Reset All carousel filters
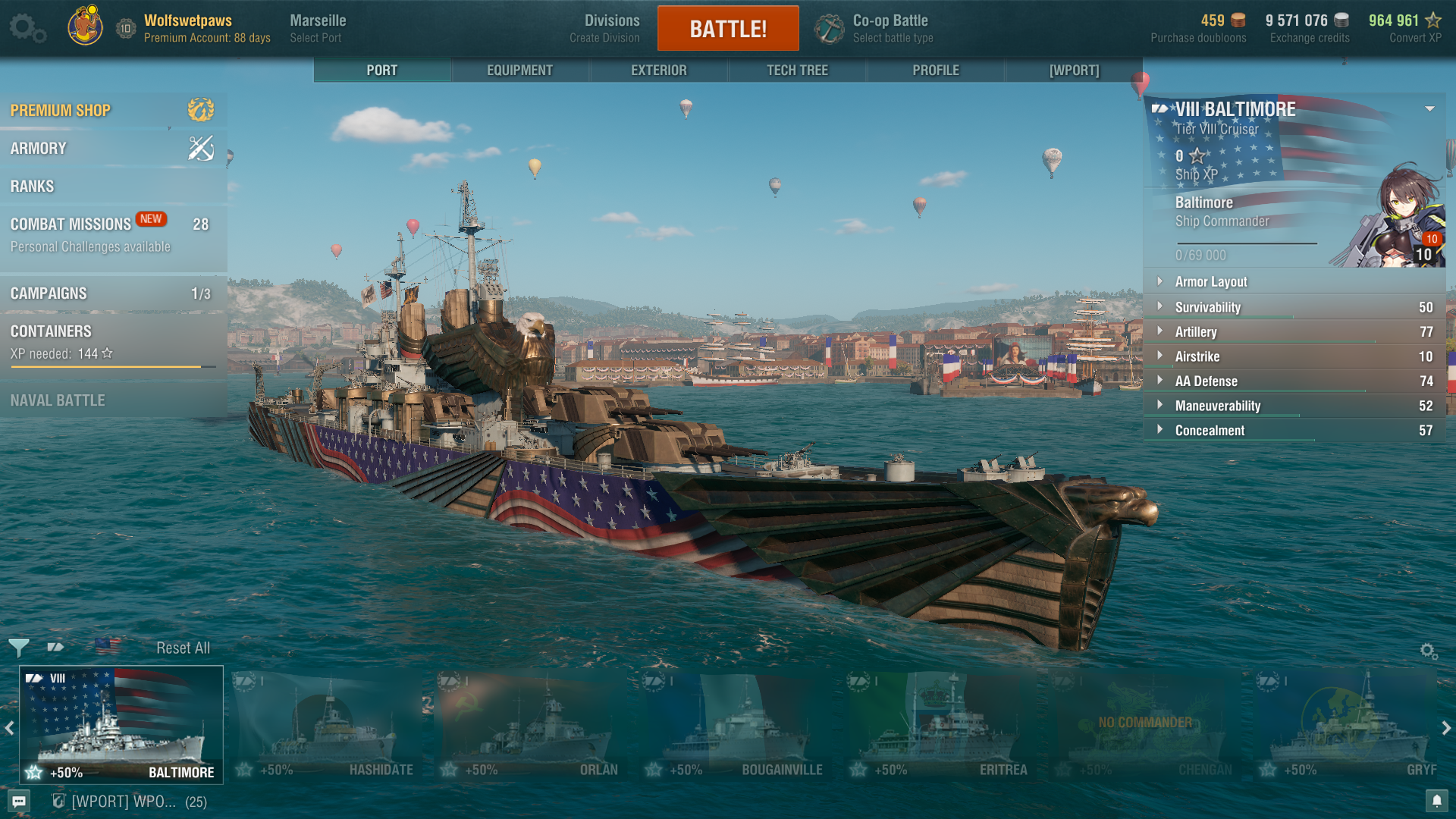Image resolution: width=1456 pixels, height=819 pixels. [183, 648]
